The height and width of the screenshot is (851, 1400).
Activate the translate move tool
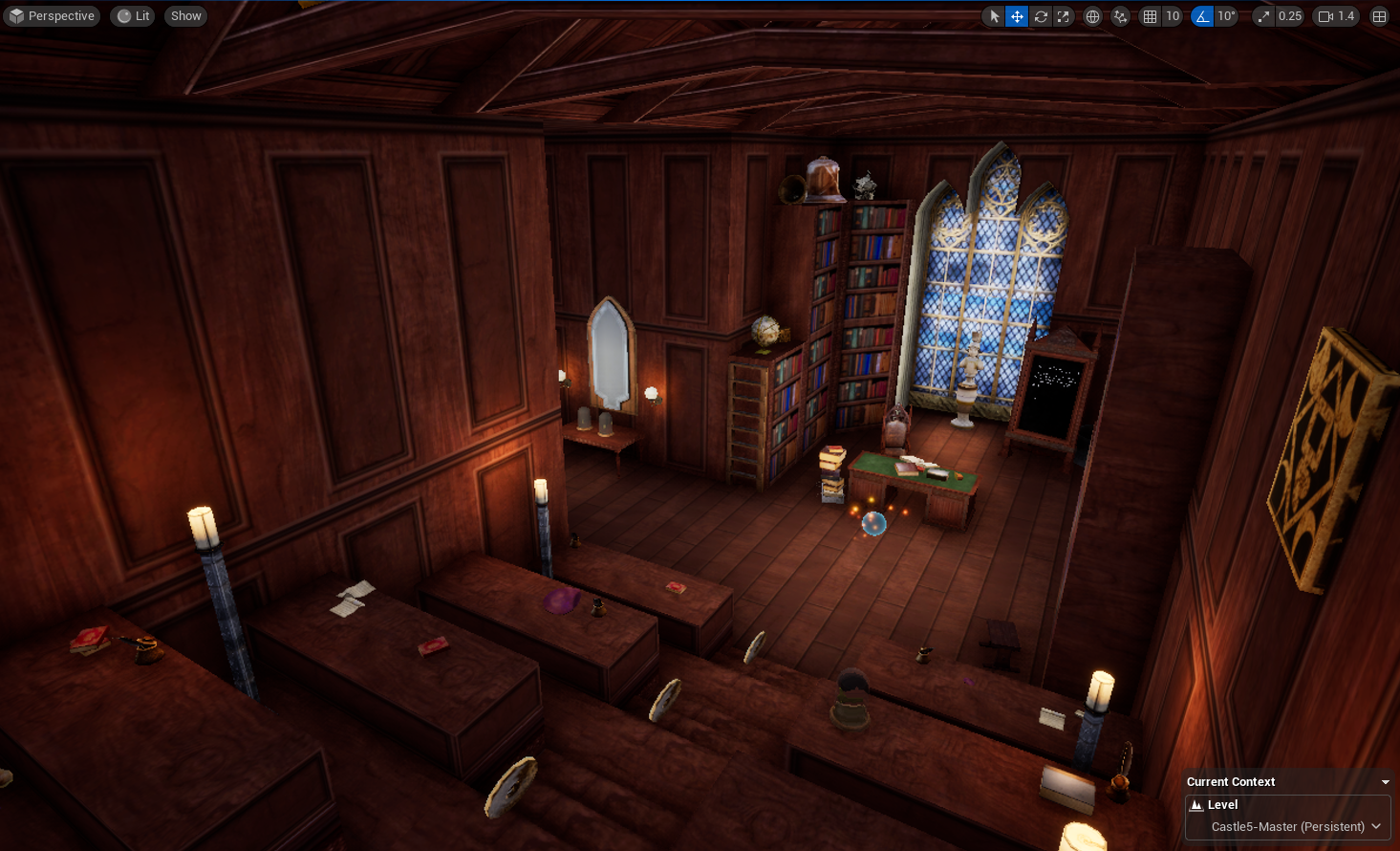pos(1017,16)
